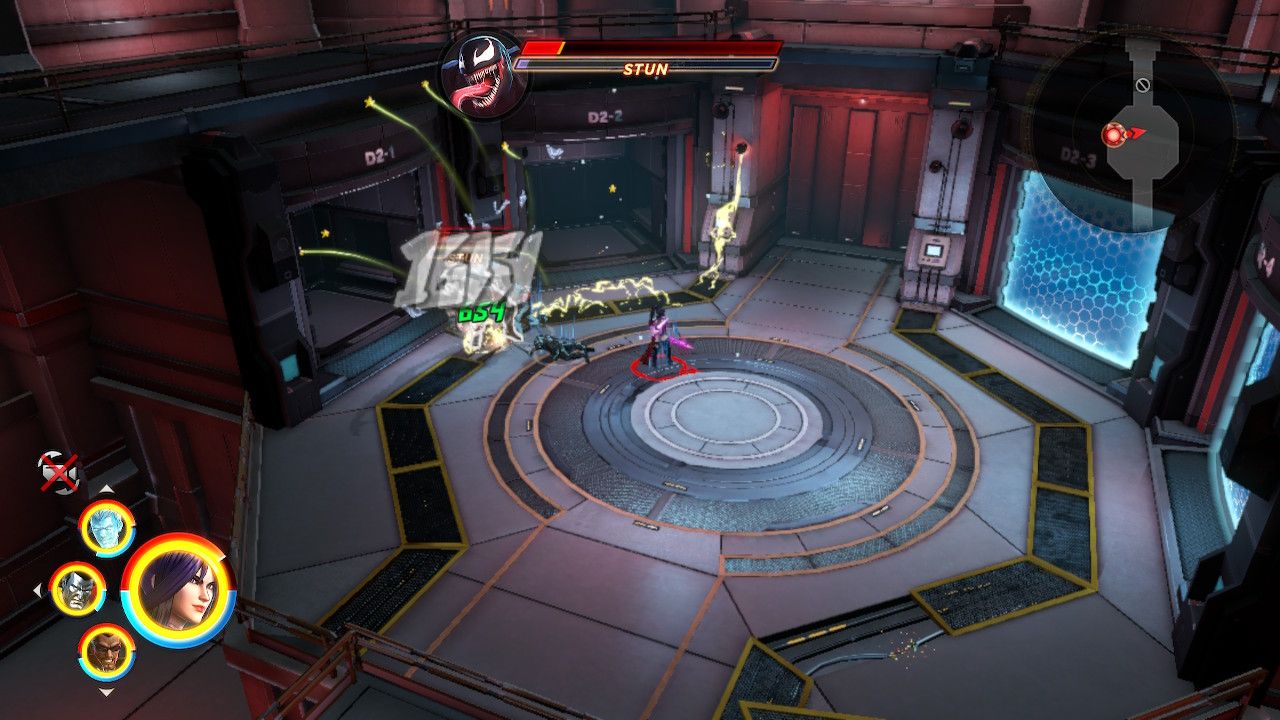Image resolution: width=1280 pixels, height=720 pixels.
Task: Click the player arrow marker on the minimap
Action: click(x=1135, y=133)
